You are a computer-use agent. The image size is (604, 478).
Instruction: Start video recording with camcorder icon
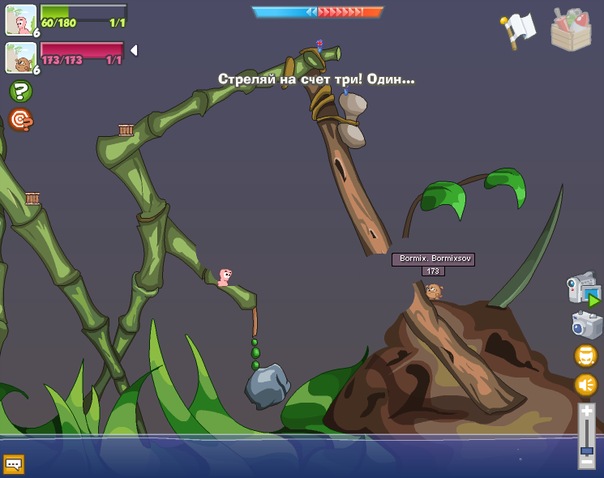583,288
